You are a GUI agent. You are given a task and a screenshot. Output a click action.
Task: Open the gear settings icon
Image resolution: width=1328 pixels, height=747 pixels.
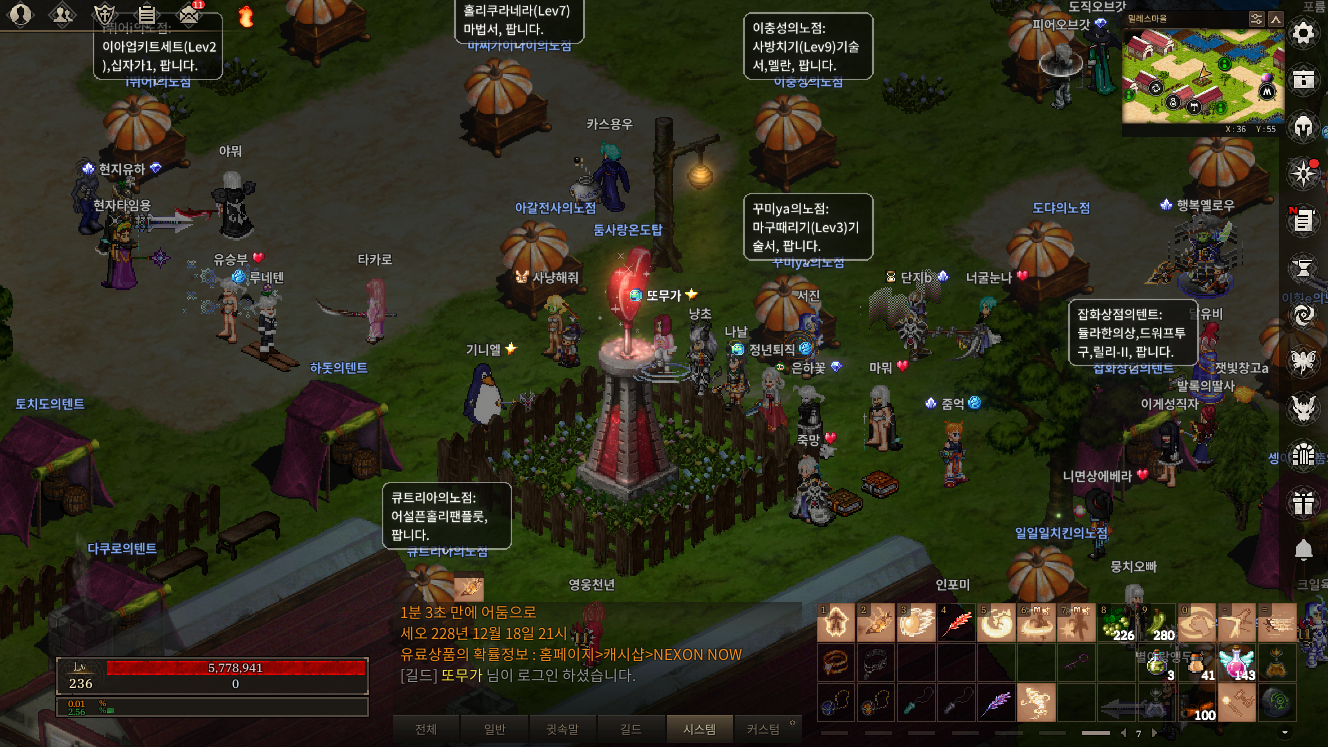(x=1303, y=33)
